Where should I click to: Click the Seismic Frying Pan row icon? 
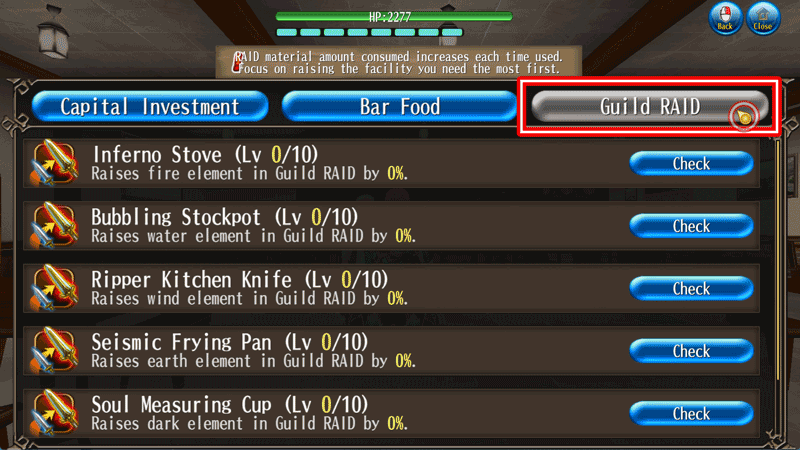(56, 351)
